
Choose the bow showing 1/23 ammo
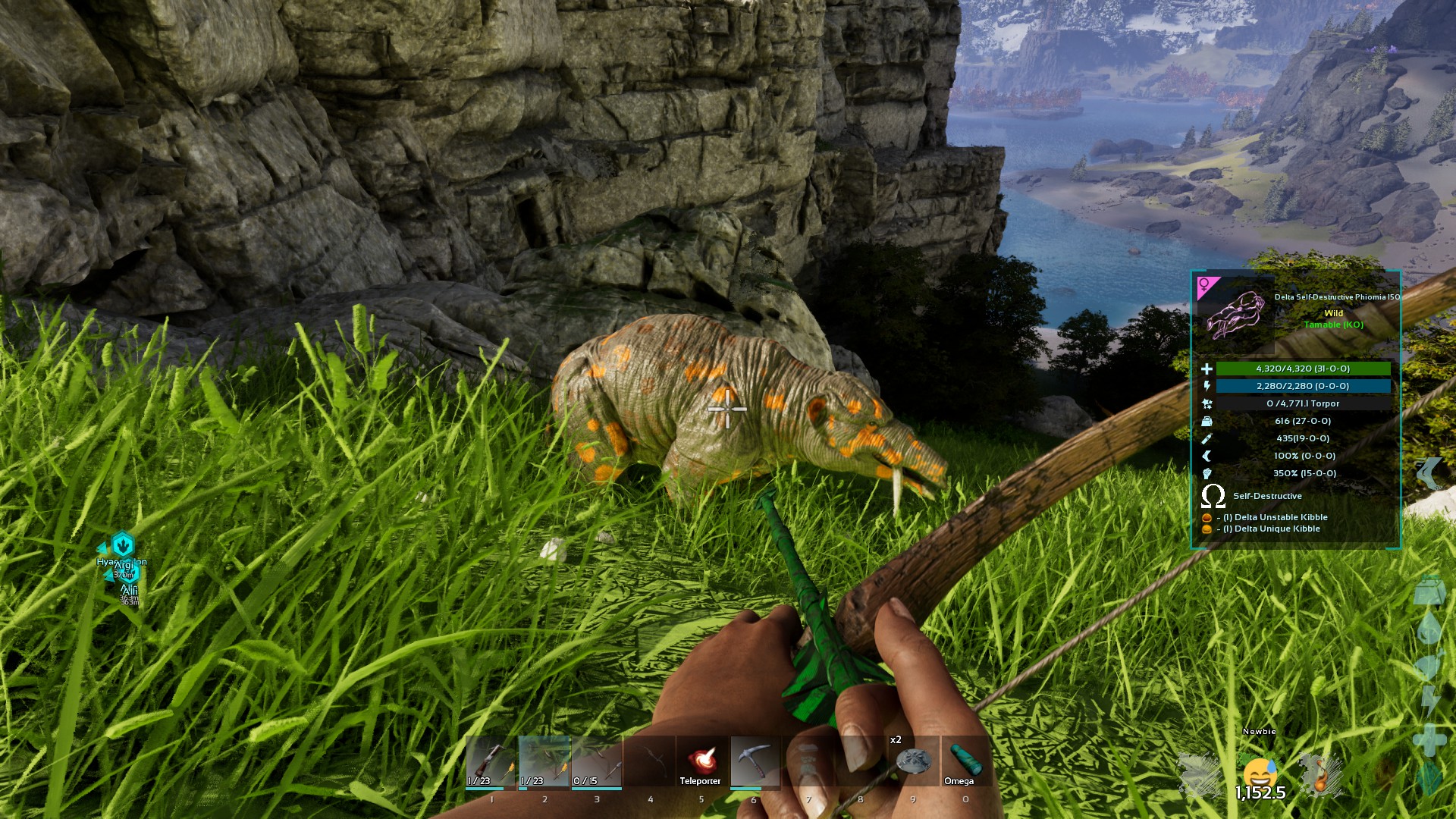[x=544, y=761]
